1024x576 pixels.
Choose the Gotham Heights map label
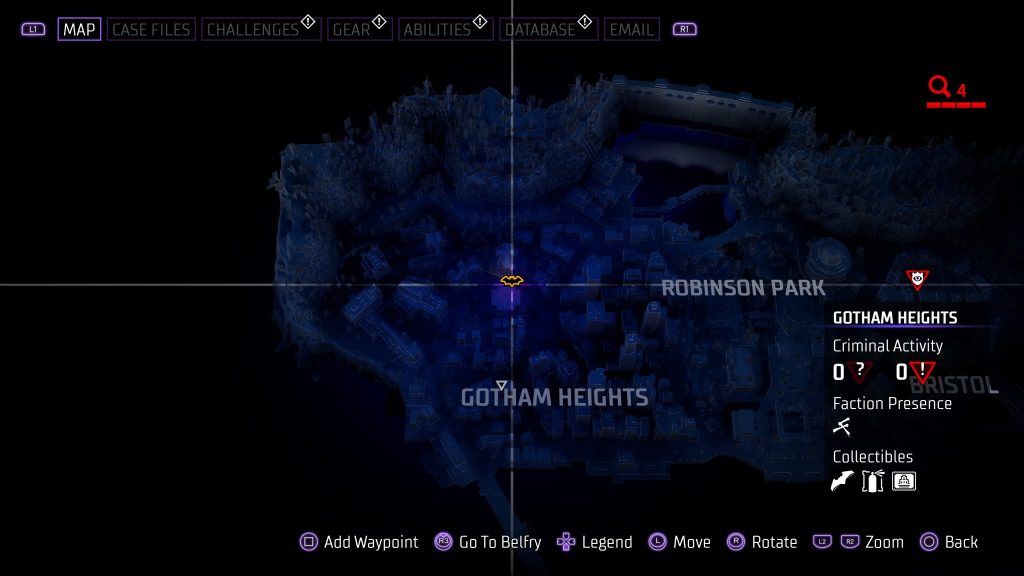pos(554,397)
